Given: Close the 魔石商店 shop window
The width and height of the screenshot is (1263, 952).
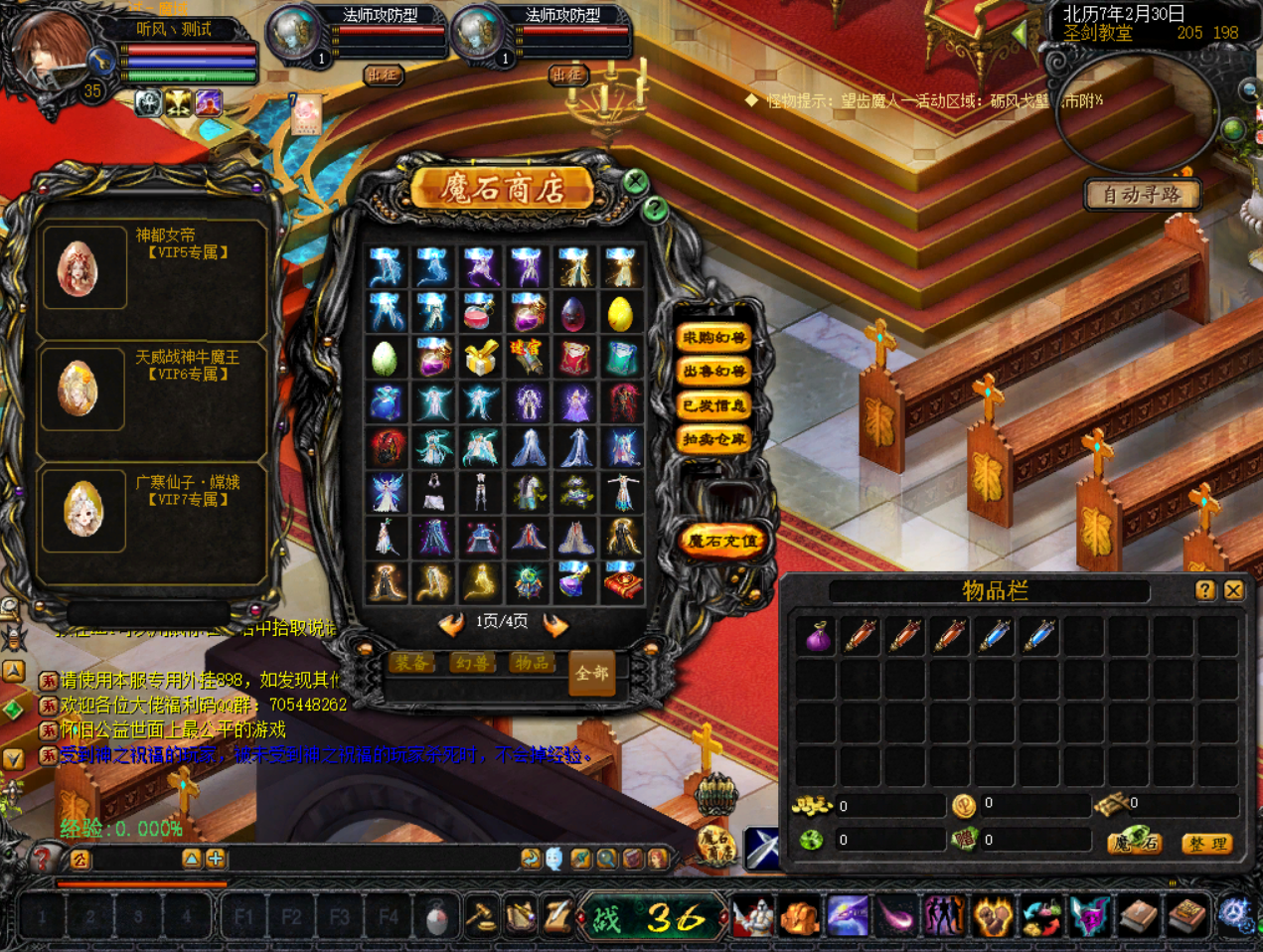Looking at the screenshot, I should click(635, 182).
